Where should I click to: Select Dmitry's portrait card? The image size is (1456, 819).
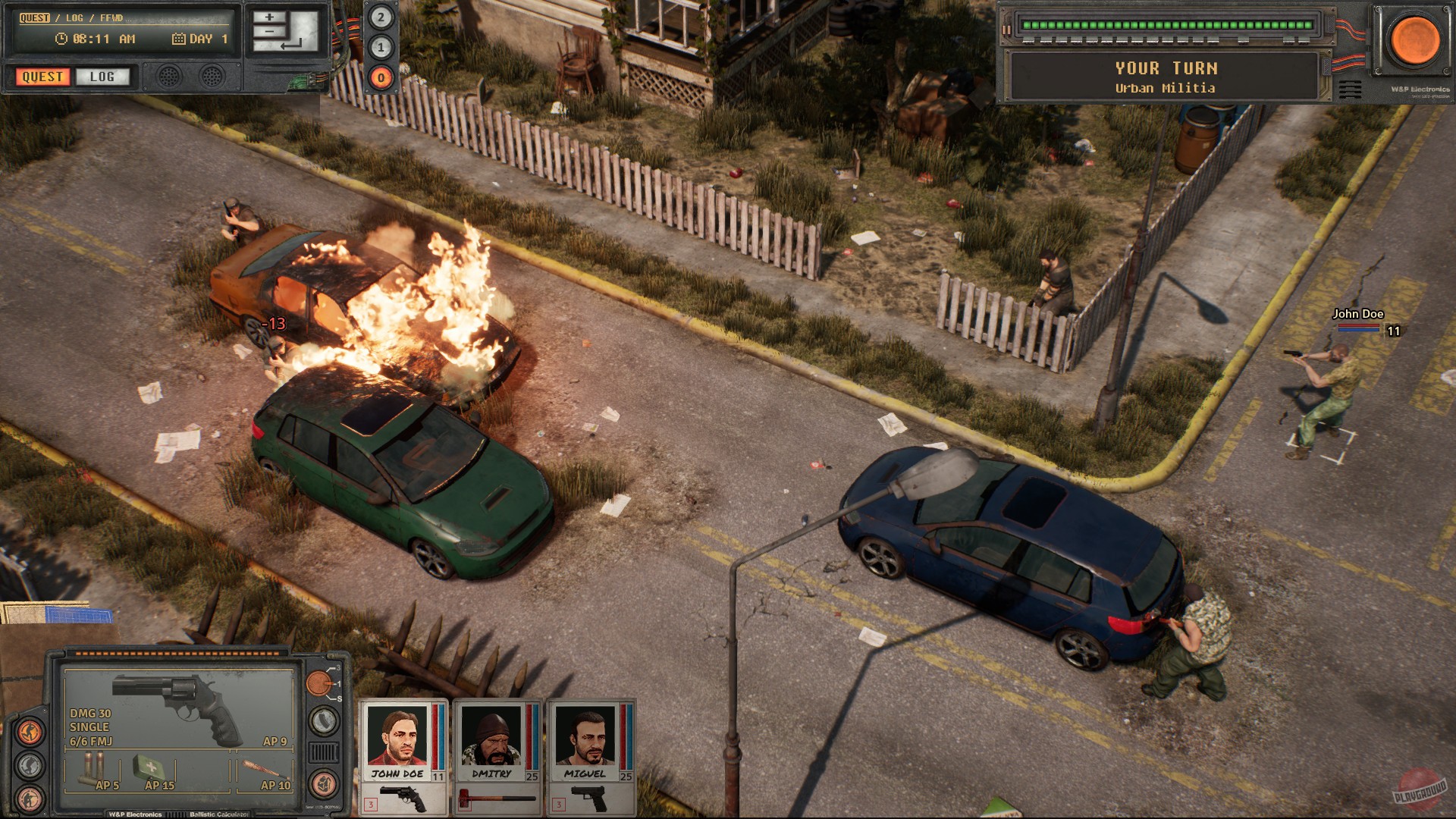pos(491,739)
